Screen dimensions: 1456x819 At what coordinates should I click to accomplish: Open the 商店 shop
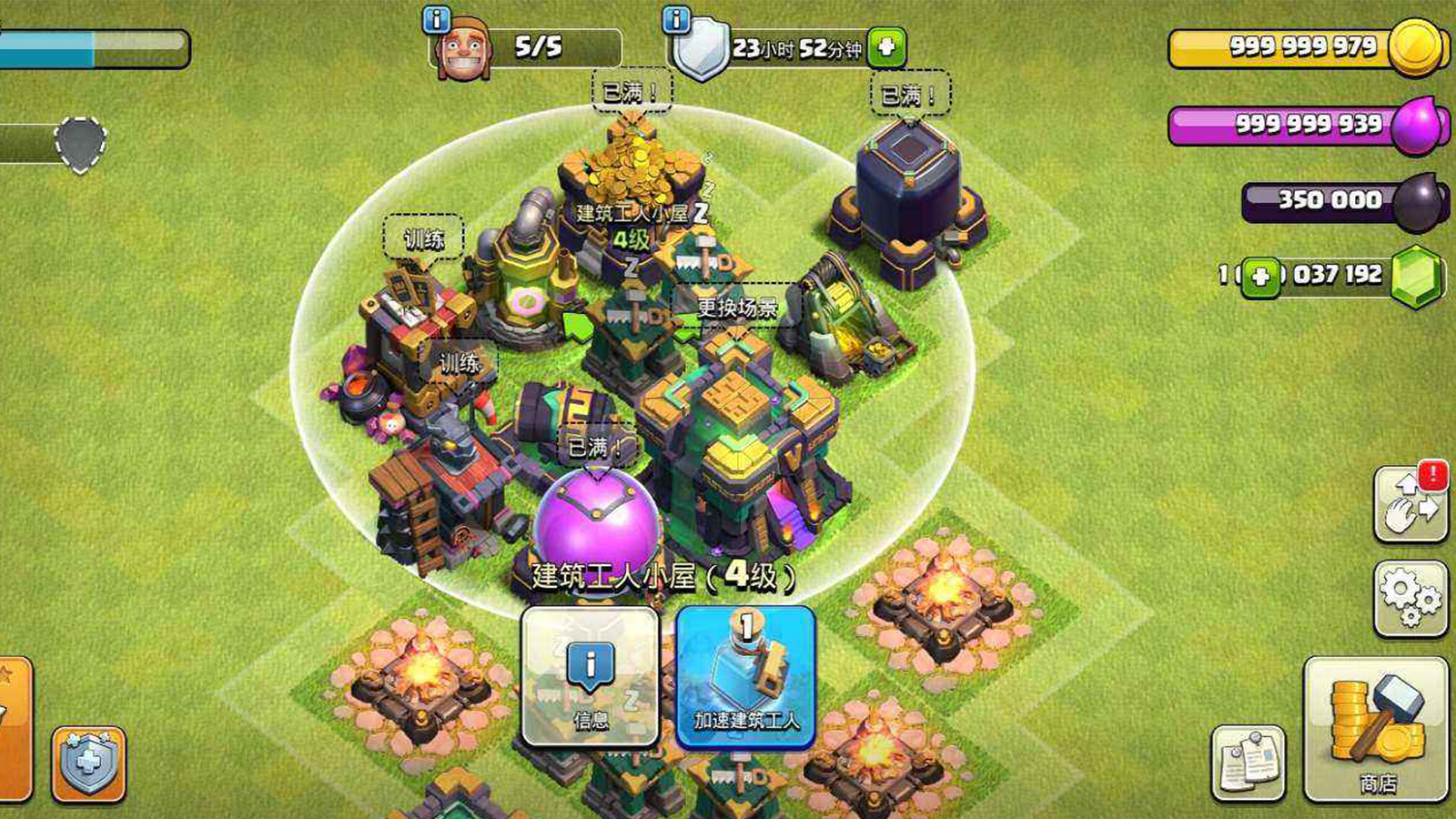coord(1376,730)
